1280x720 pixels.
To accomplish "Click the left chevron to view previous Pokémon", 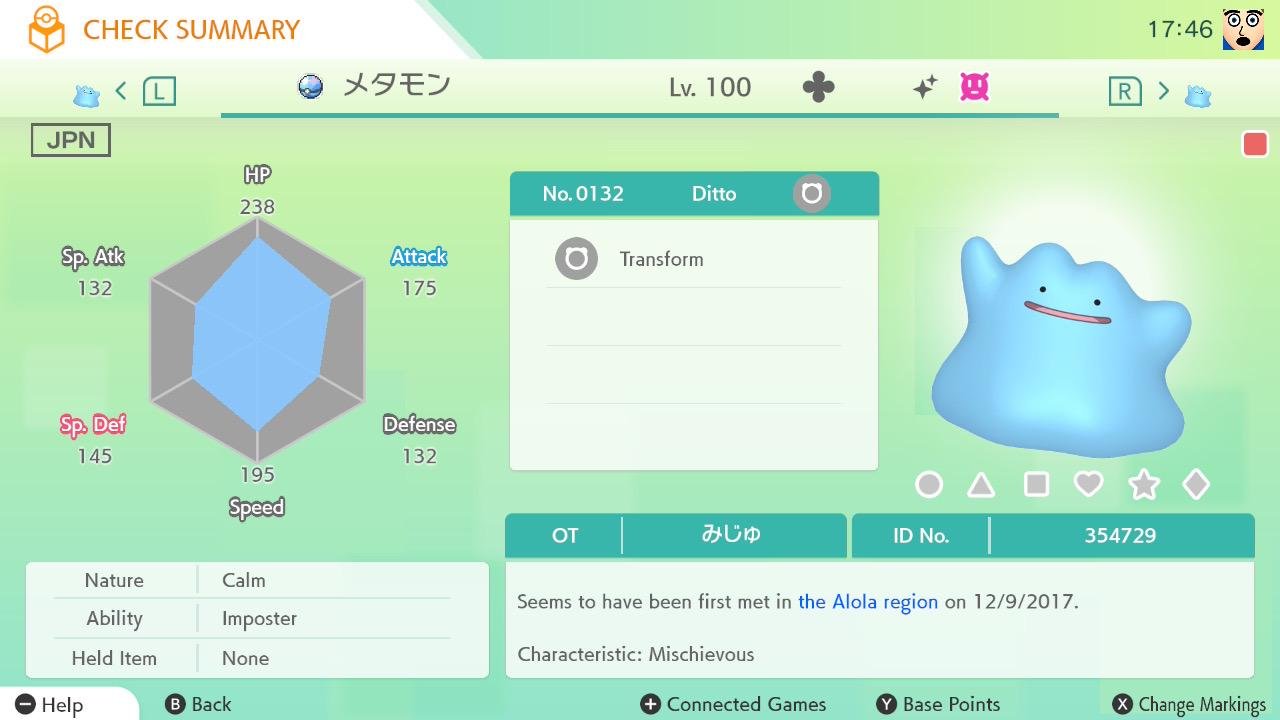I will pyautogui.click(x=120, y=89).
